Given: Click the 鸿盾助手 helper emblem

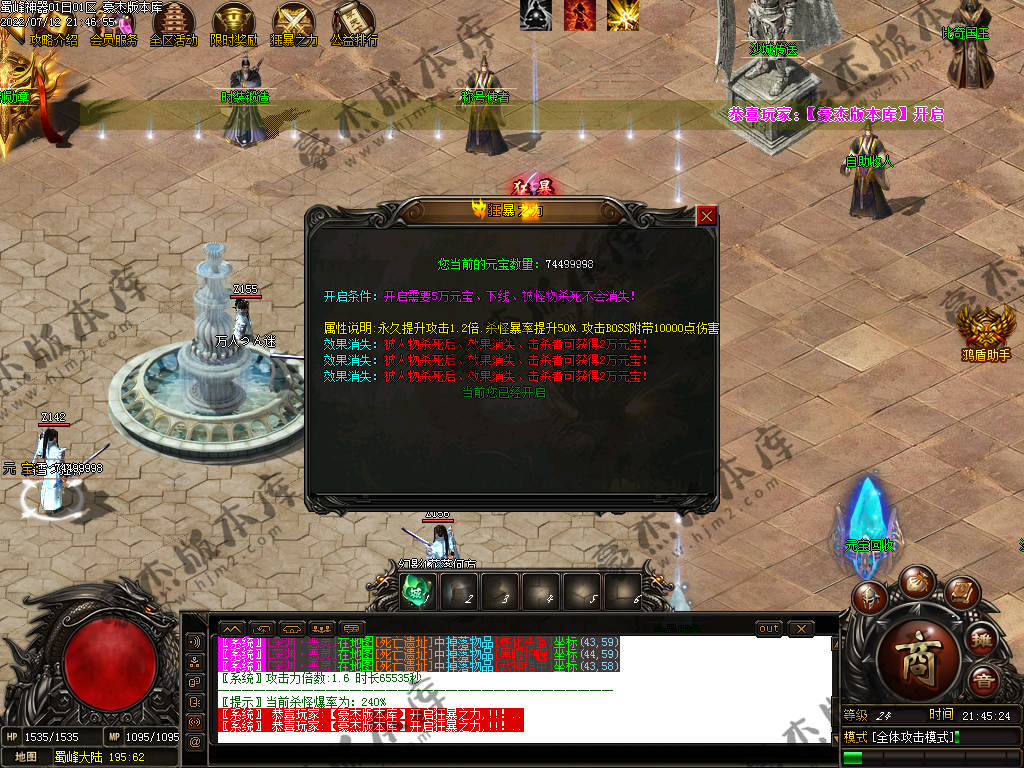Looking at the screenshot, I should (985, 329).
